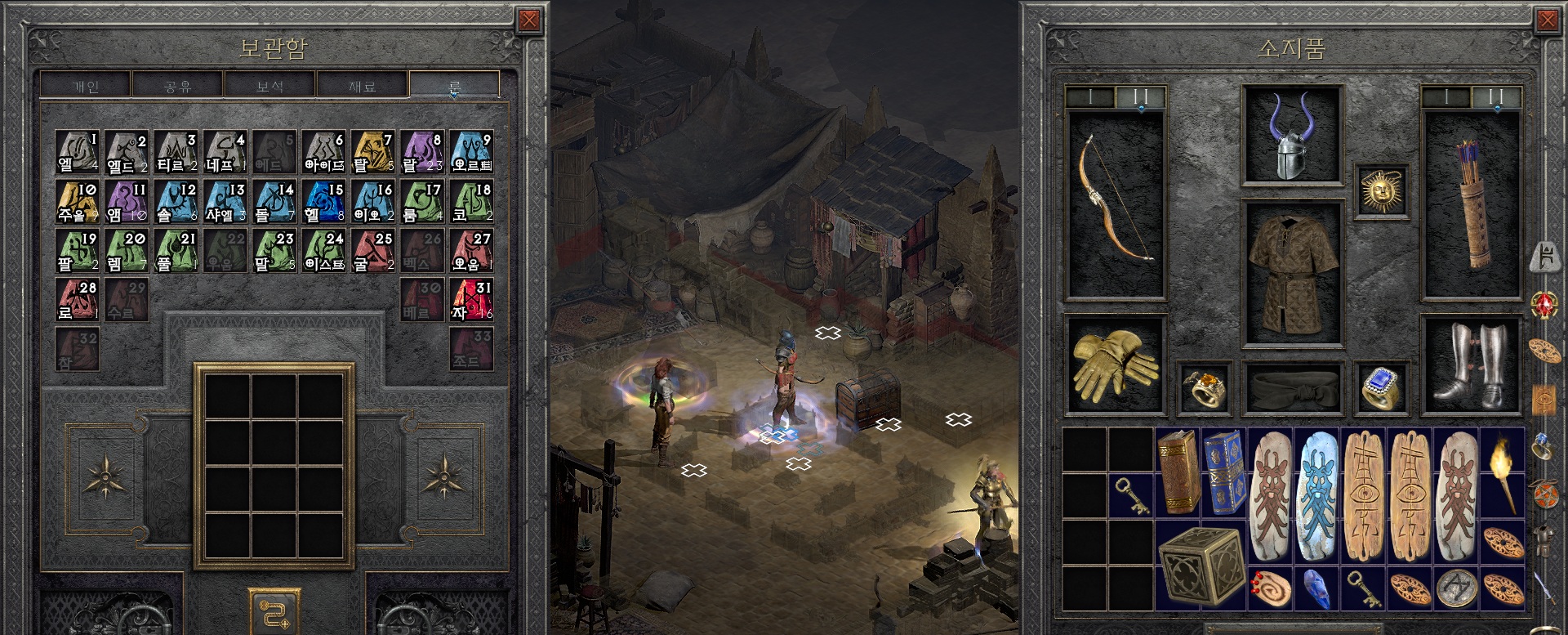
Task: Switch to the 개인 stash tab
Action: click(x=86, y=85)
